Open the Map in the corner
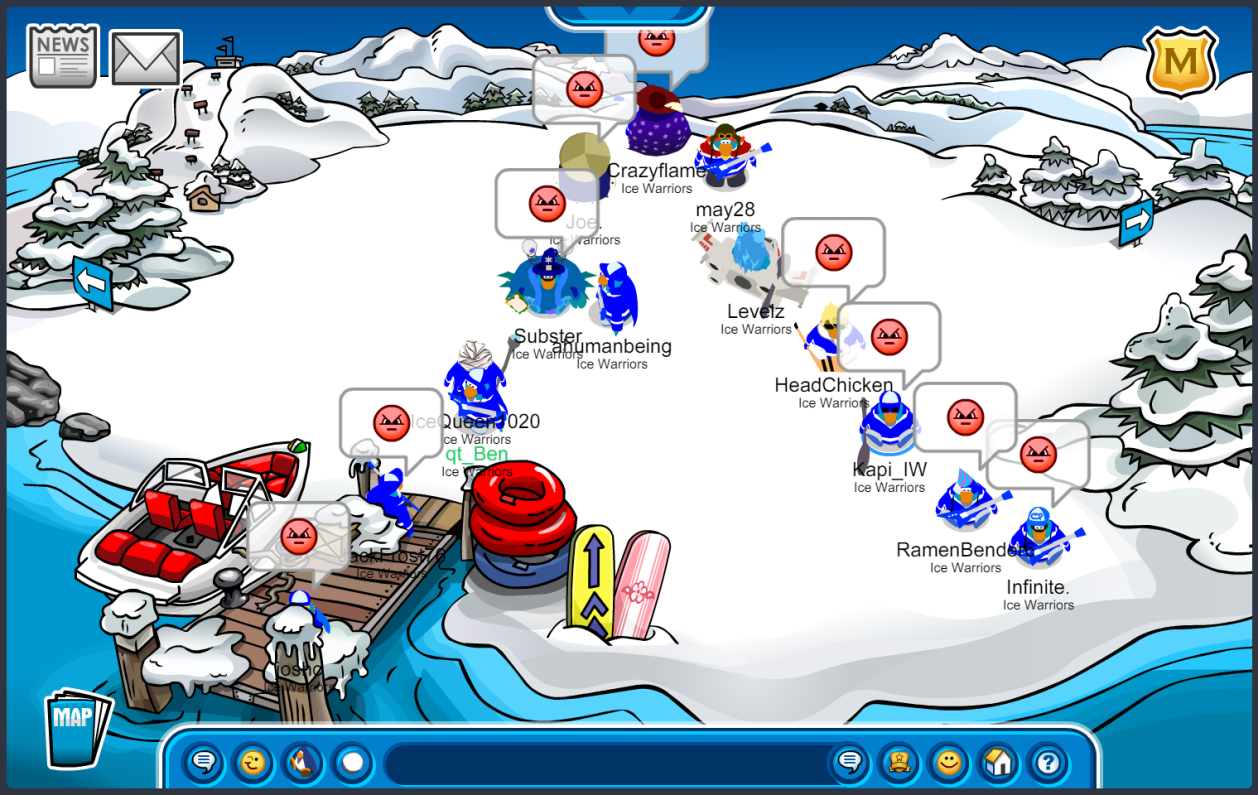Screen dimensions: 1258x795 (76, 727)
